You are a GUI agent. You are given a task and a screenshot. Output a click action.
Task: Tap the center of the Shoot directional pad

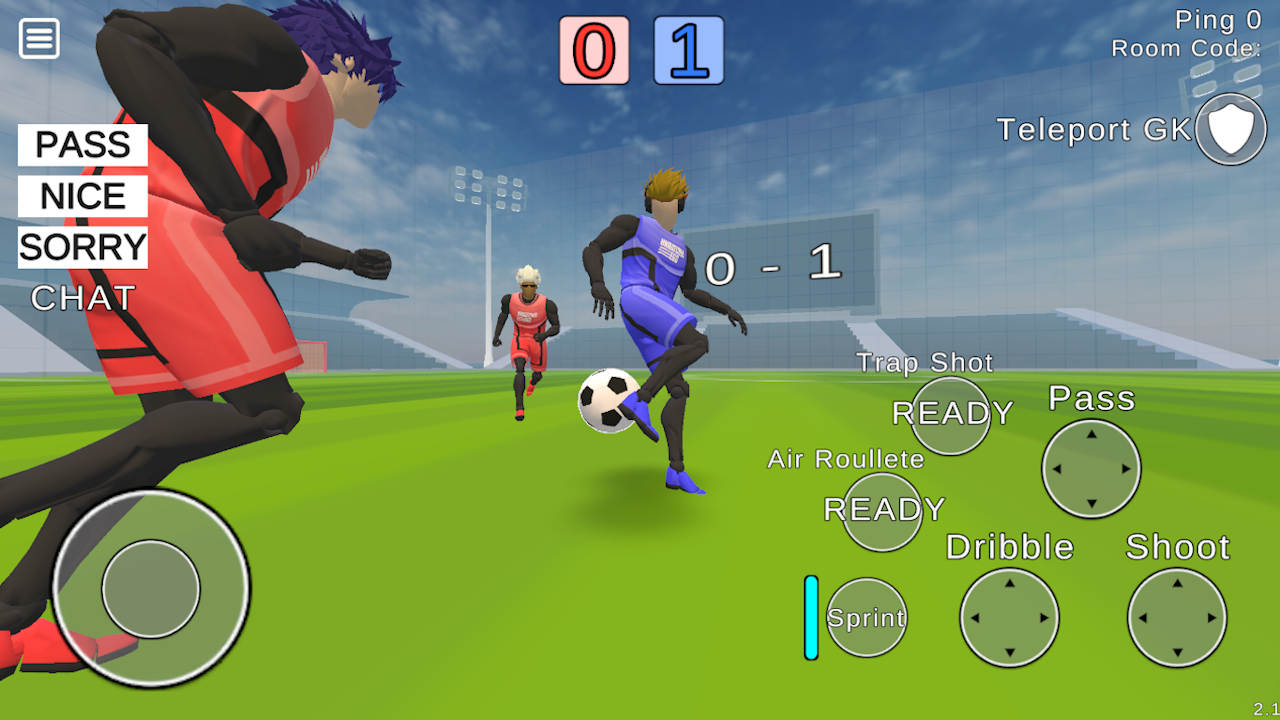pyautogui.click(x=1177, y=617)
